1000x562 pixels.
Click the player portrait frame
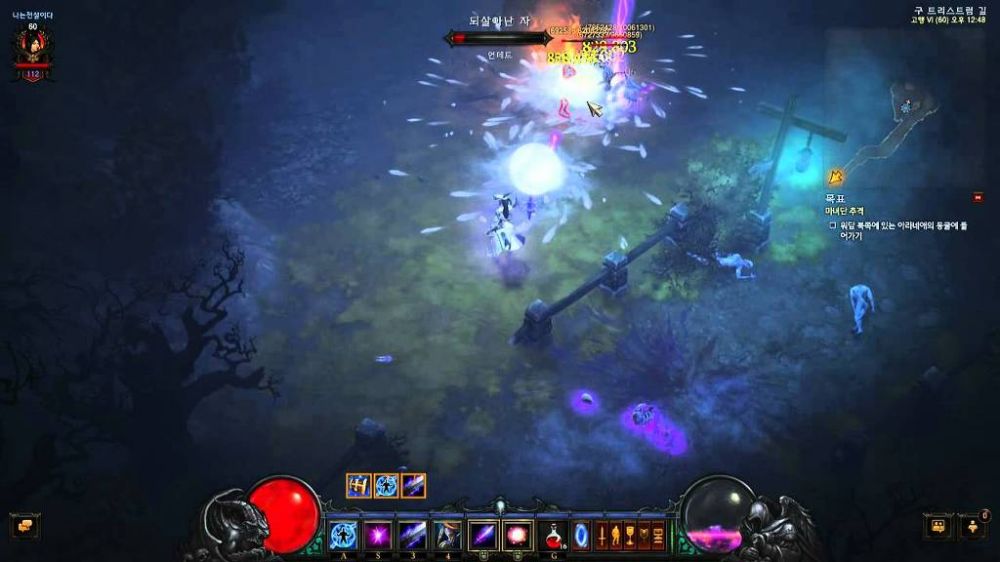click(x=33, y=50)
